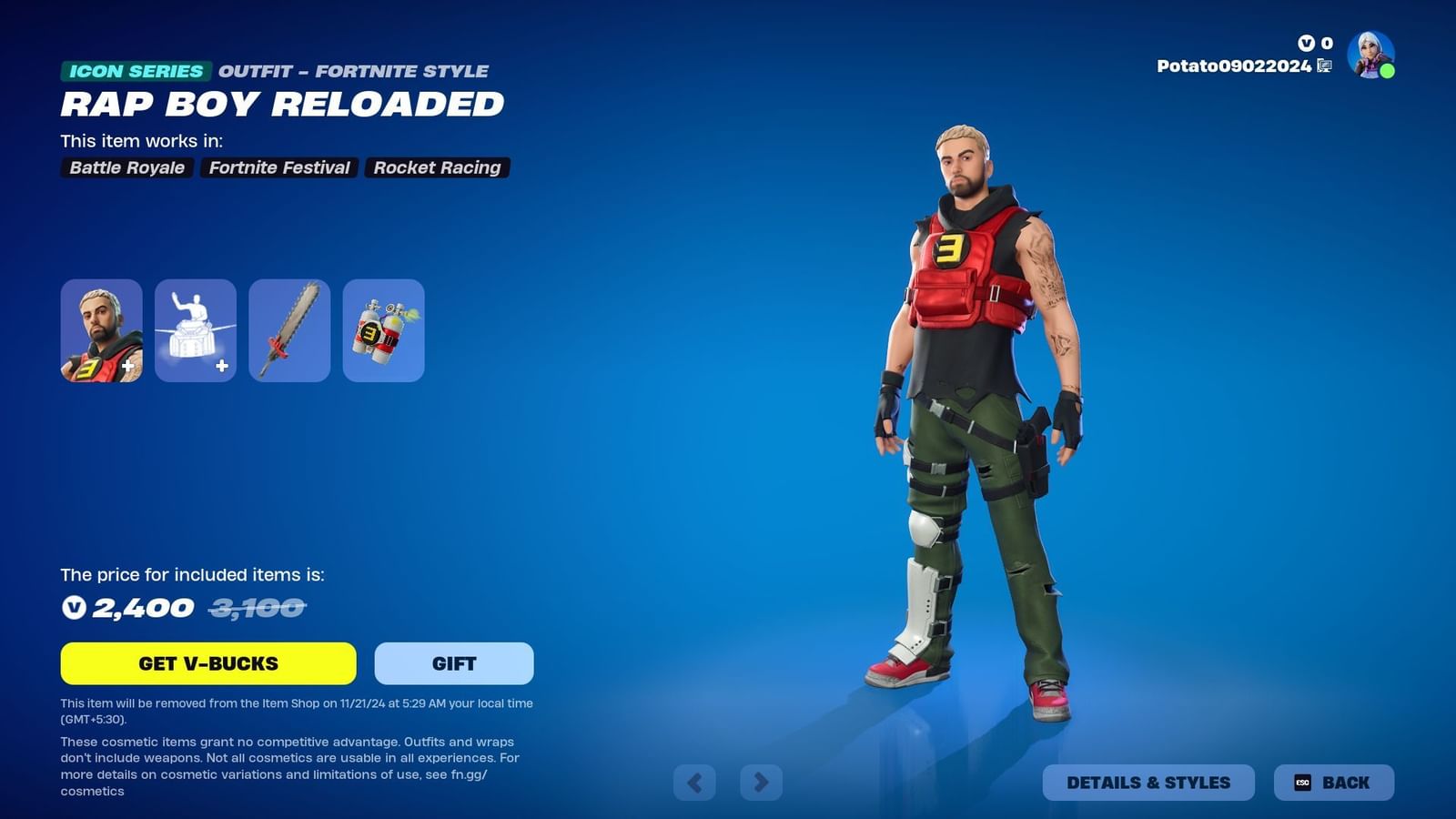The image size is (1456, 819).
Task: Open DETAILS & STYLES
Action: click(x=1149, y=782)
